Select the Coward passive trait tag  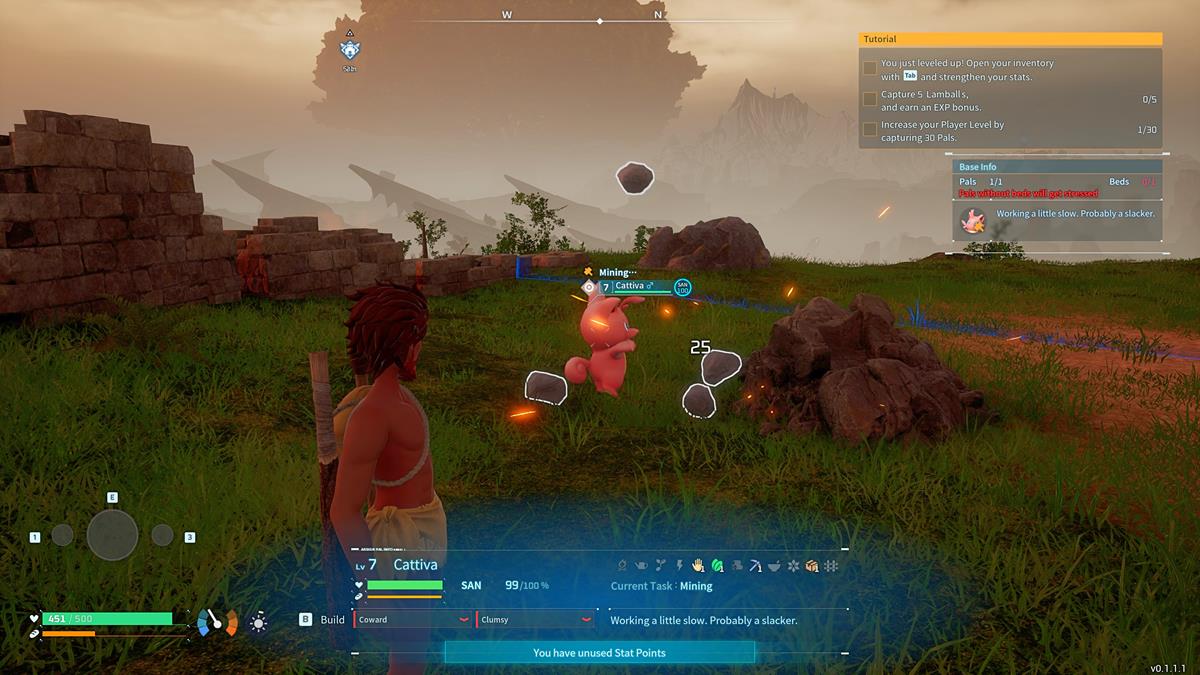(x=412, y=620)
